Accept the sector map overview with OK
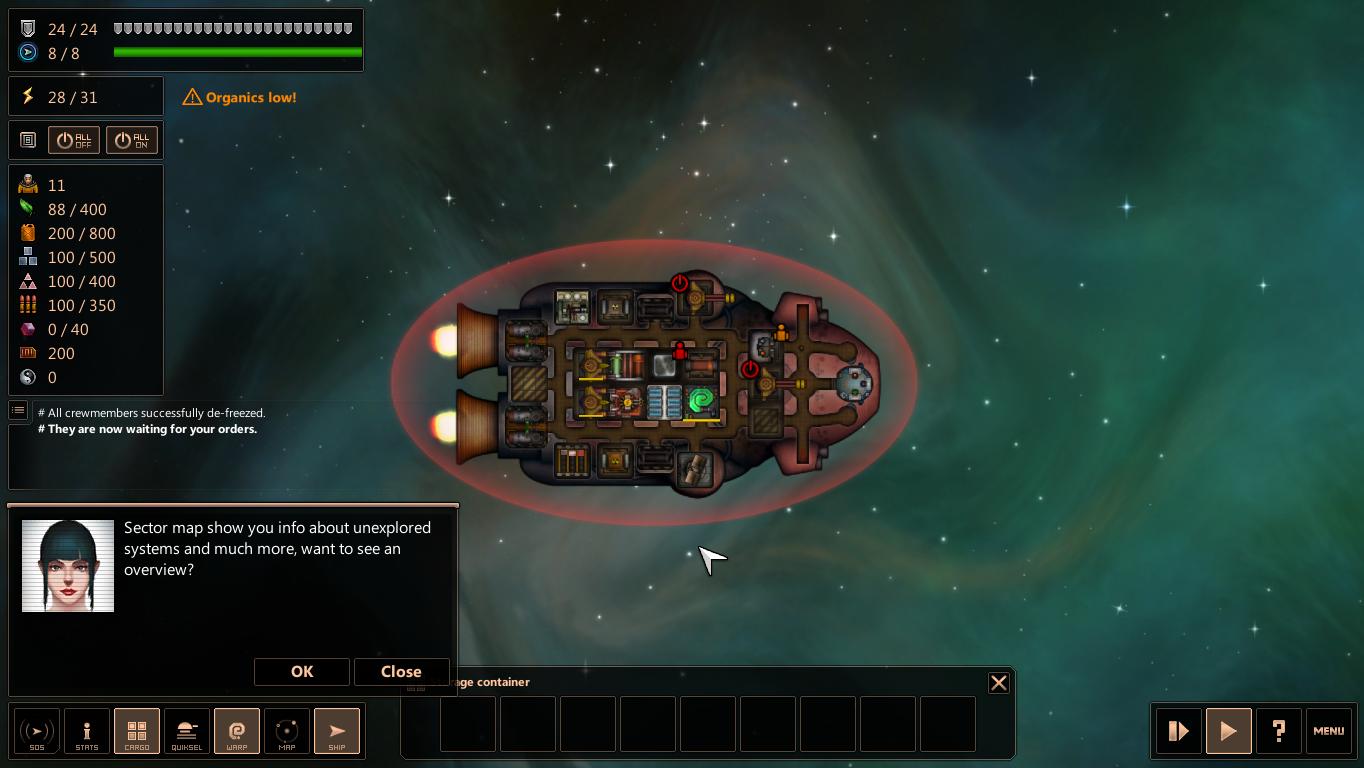Image resolution: width=1364 pixels, height=768 pixels. tap(302, 672)
